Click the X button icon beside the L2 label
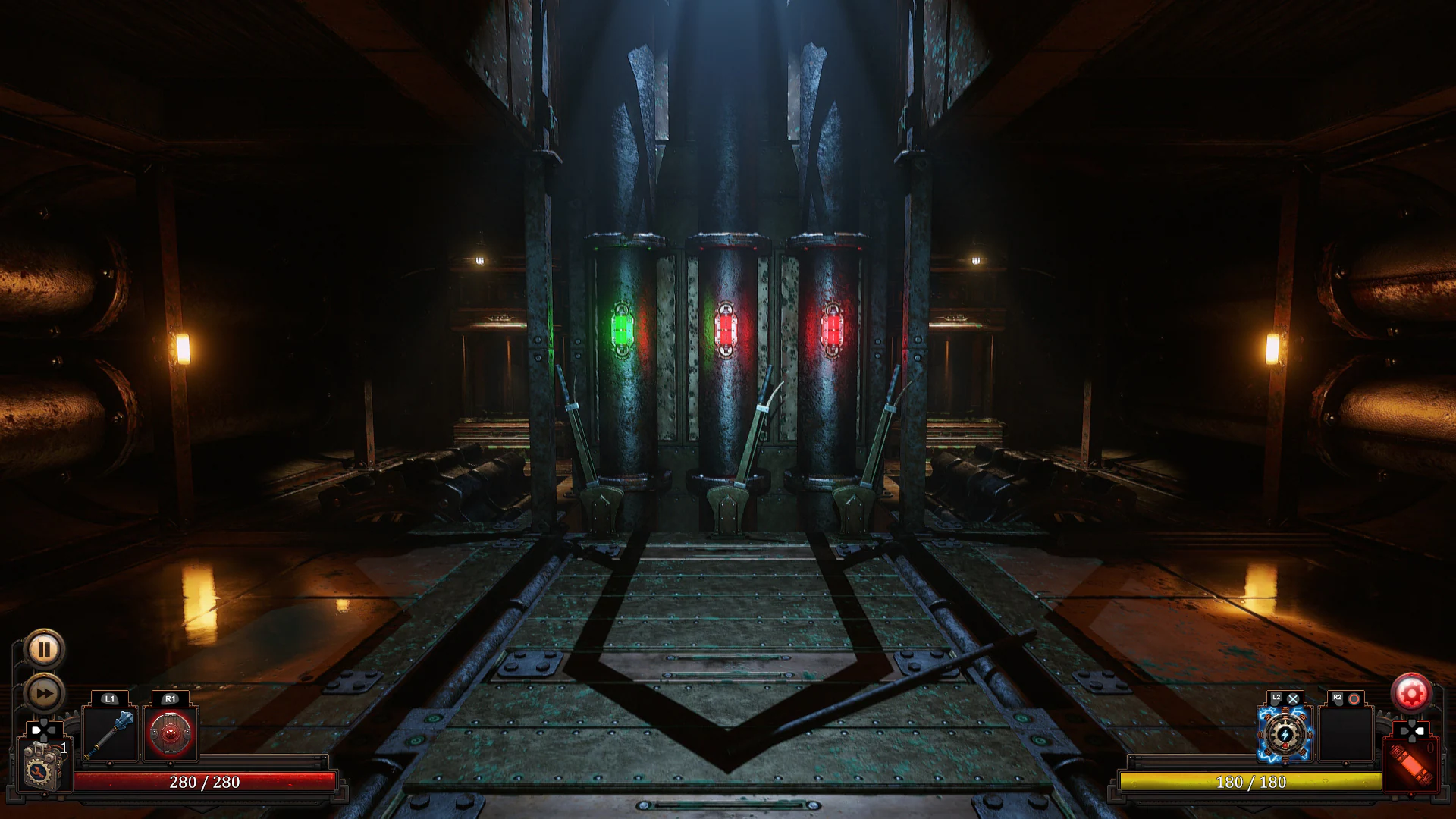Image resolution: width=1456 pixels, height=819 pixels. pyautogui.click(x=1293, y=698)
